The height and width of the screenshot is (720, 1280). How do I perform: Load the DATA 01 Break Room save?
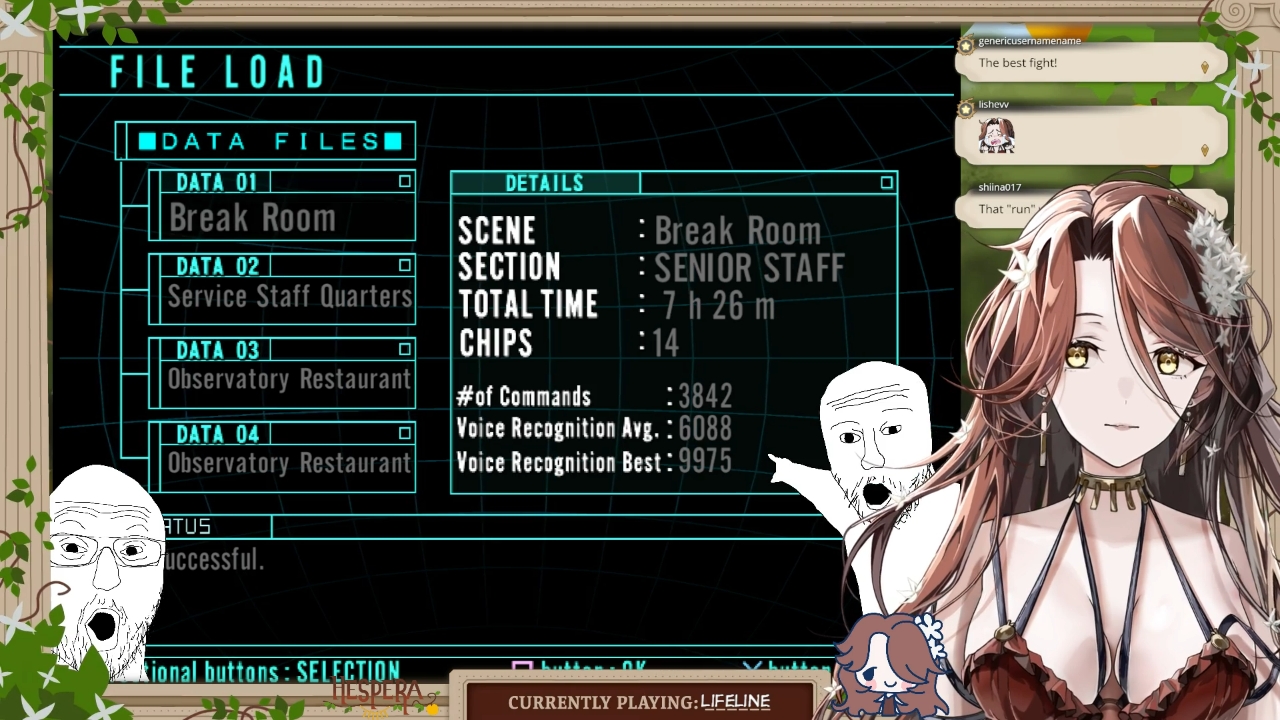282,207
